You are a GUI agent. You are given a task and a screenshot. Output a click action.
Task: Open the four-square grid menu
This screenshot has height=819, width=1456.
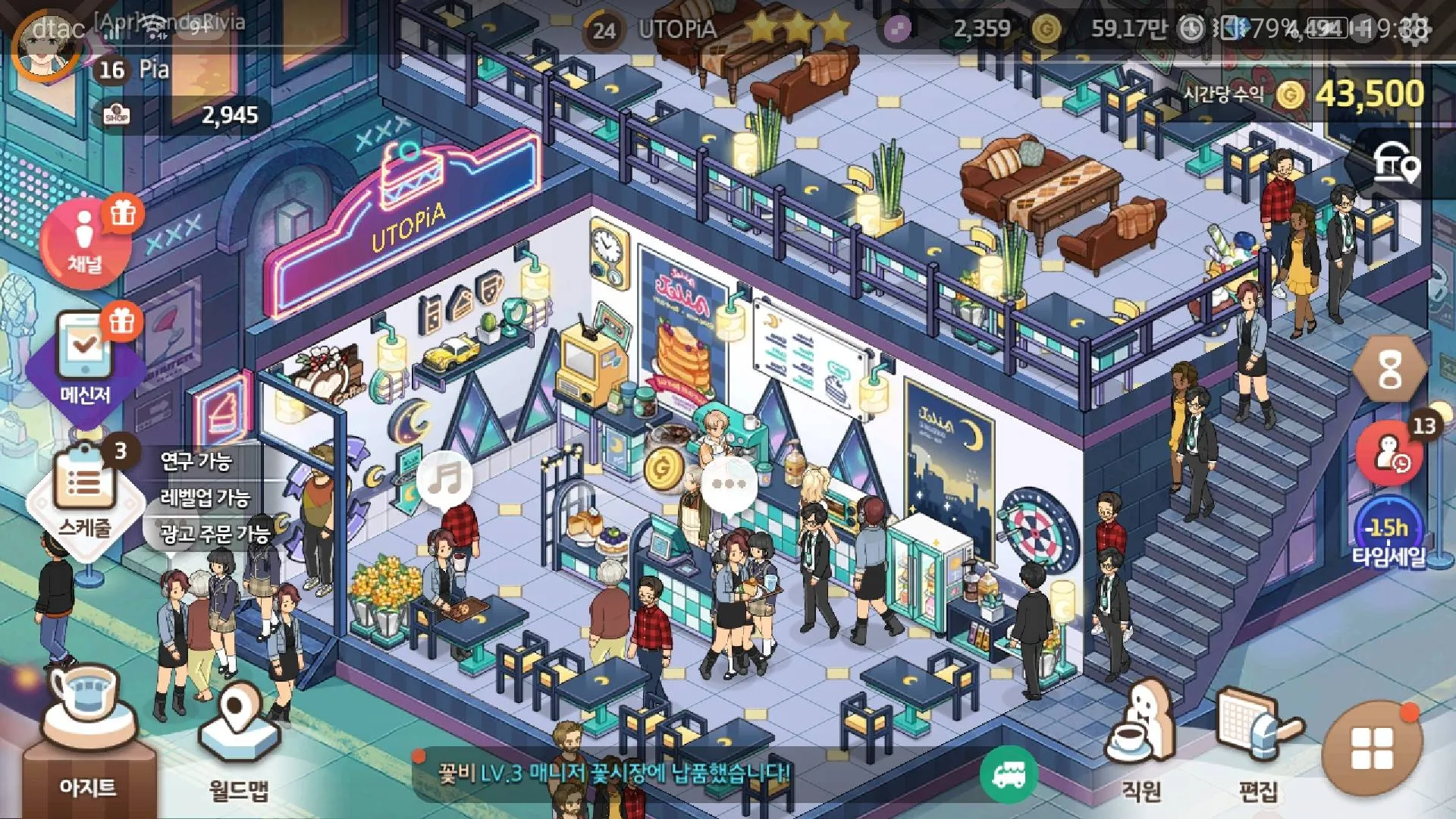pyautogui.click(x=1371, y=748)
